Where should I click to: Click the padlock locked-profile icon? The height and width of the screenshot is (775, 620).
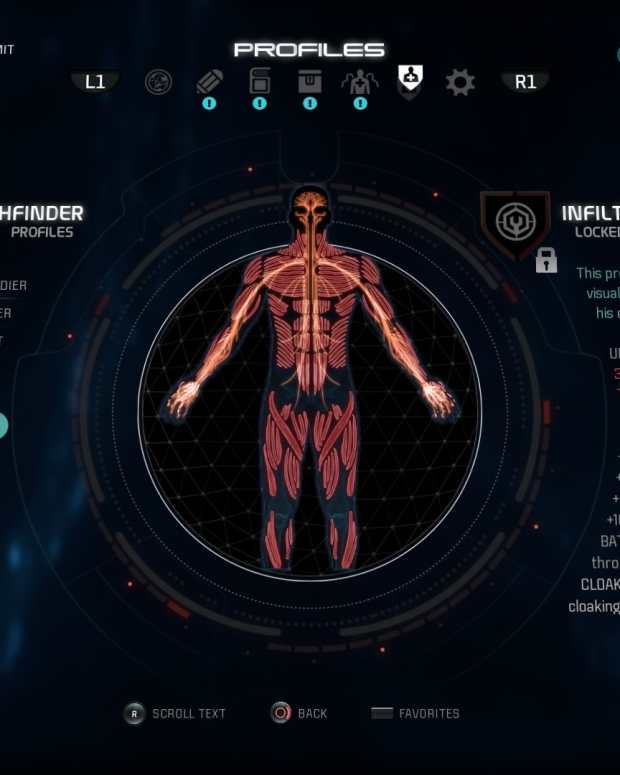pos(546,261)
